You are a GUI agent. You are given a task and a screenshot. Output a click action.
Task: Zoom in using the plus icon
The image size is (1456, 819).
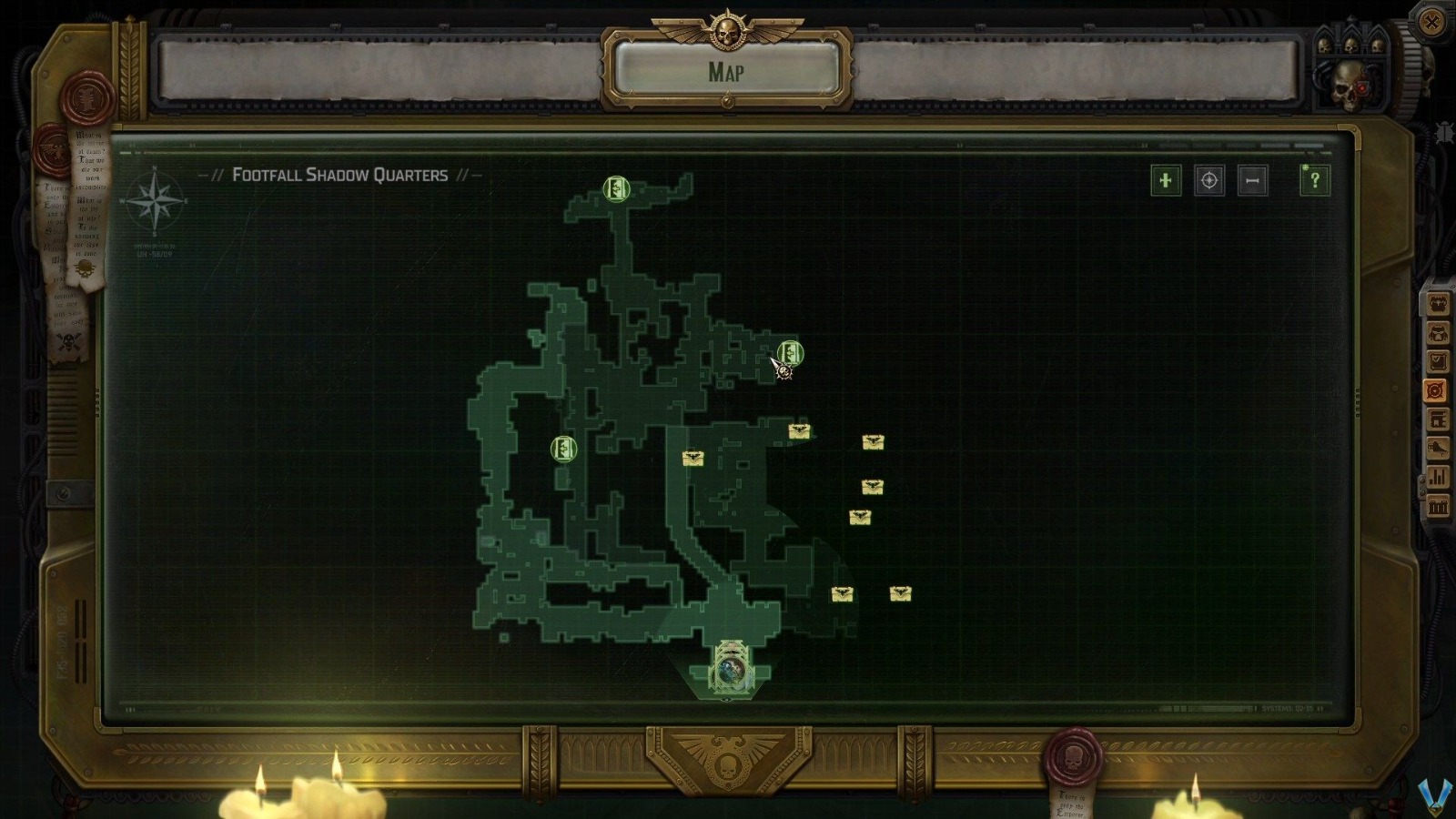coord(1166,180)
